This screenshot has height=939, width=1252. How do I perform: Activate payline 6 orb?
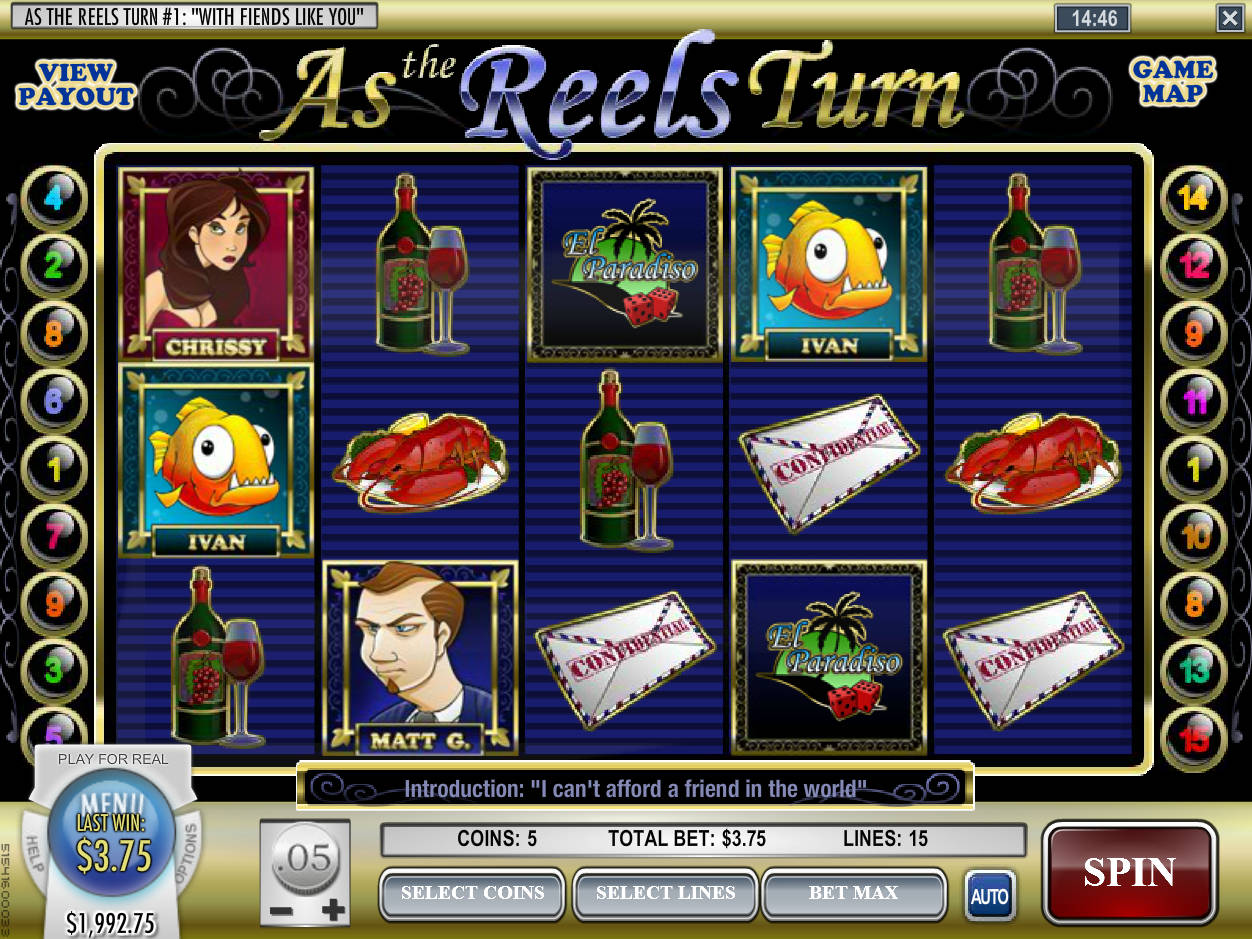(53, 401)
